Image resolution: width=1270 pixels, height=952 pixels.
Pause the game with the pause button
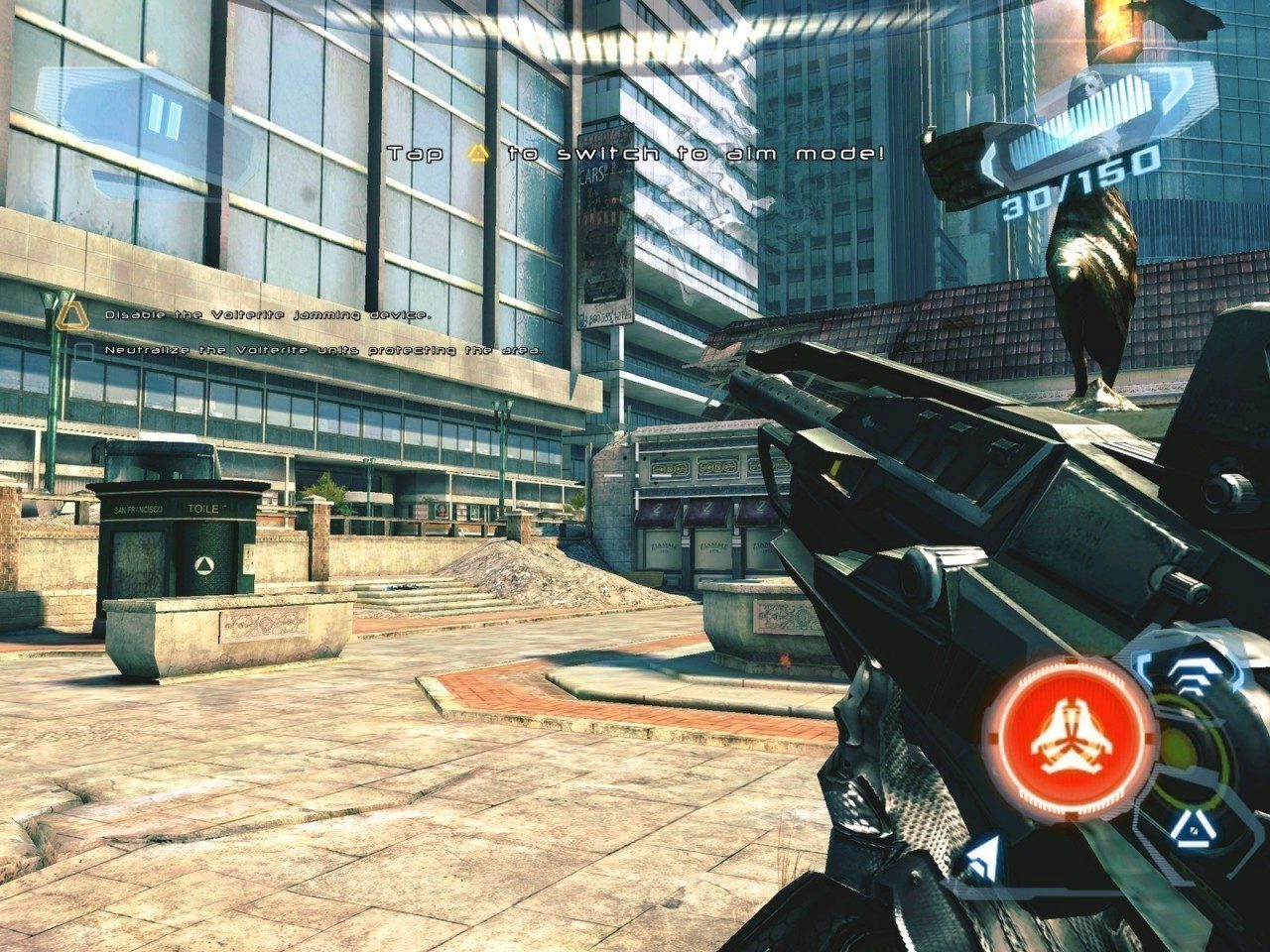163,120
